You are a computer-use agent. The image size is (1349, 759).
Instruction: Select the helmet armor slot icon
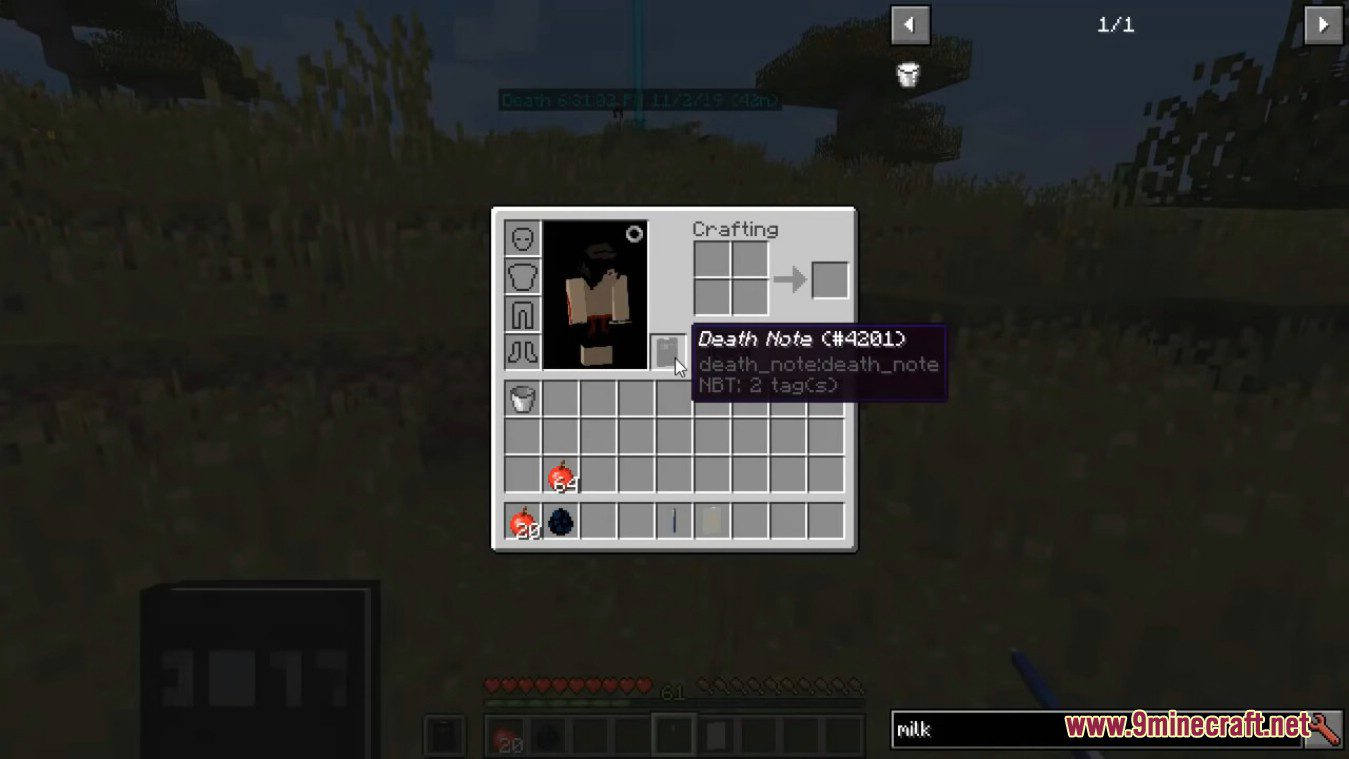521,238
